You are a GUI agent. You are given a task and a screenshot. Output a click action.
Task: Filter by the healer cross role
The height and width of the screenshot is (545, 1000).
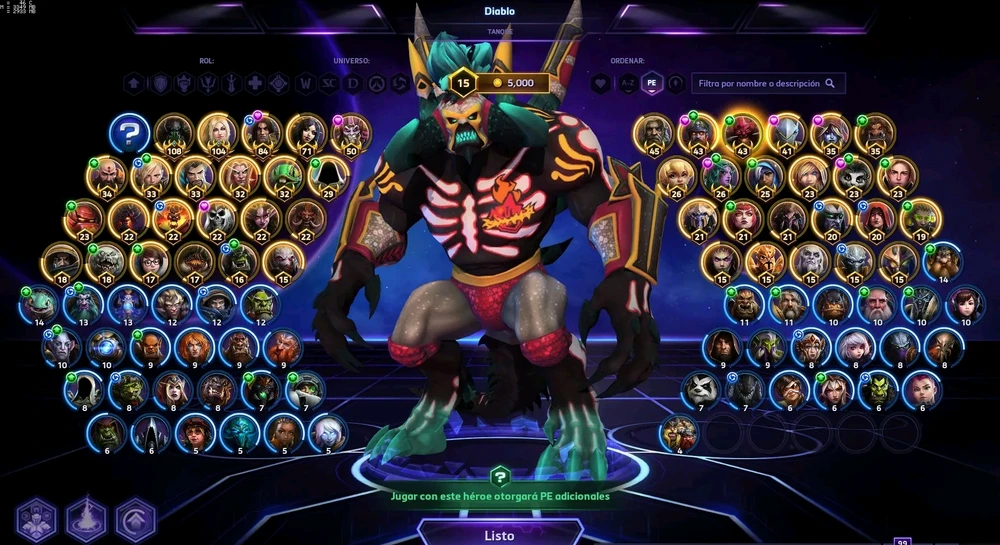[256, 84]
